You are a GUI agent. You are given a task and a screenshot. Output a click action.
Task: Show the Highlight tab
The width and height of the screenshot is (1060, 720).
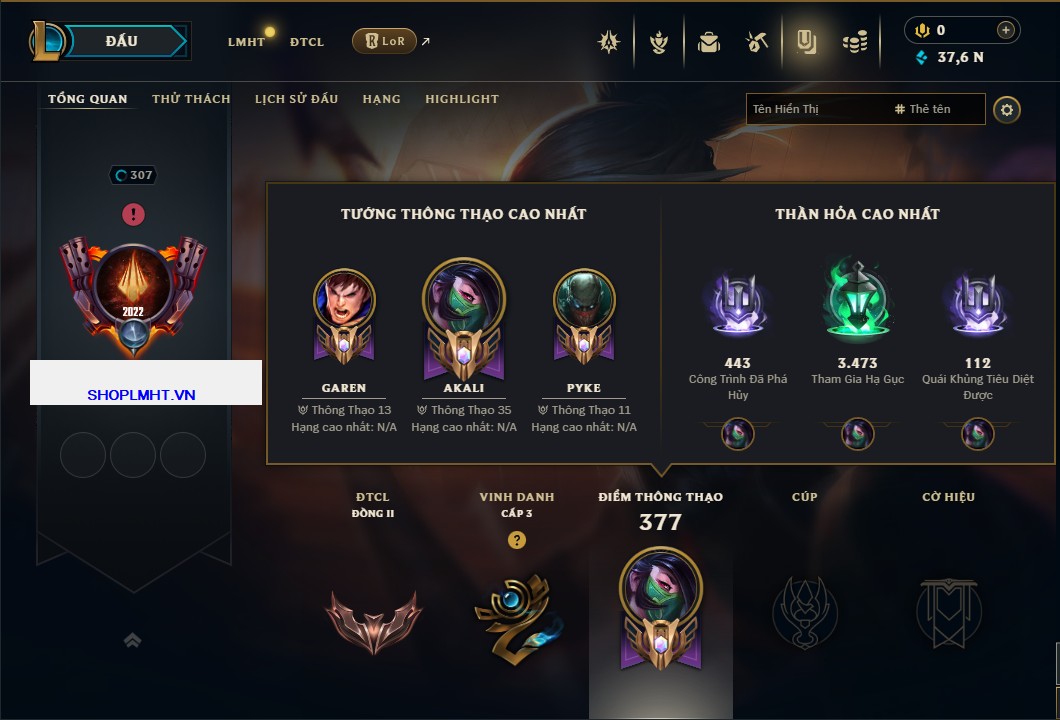[x=461, y=99]
